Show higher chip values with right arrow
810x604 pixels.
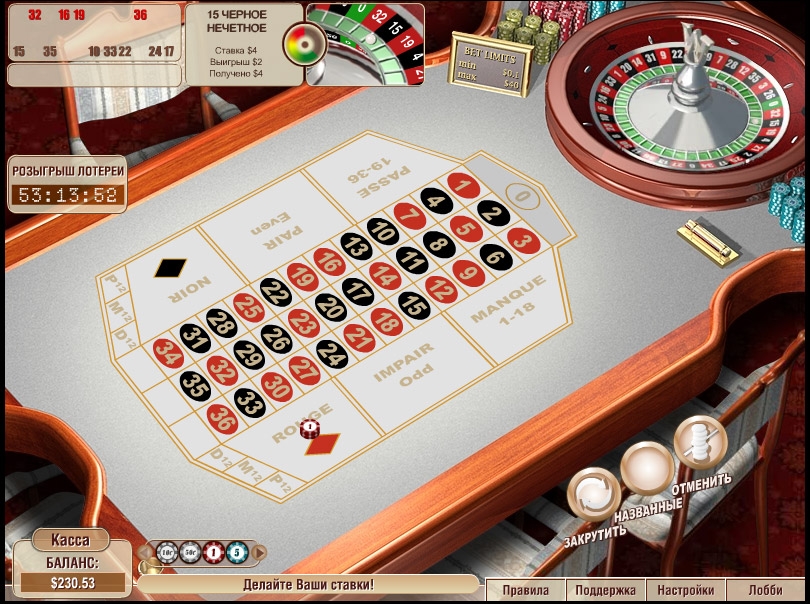259,551
